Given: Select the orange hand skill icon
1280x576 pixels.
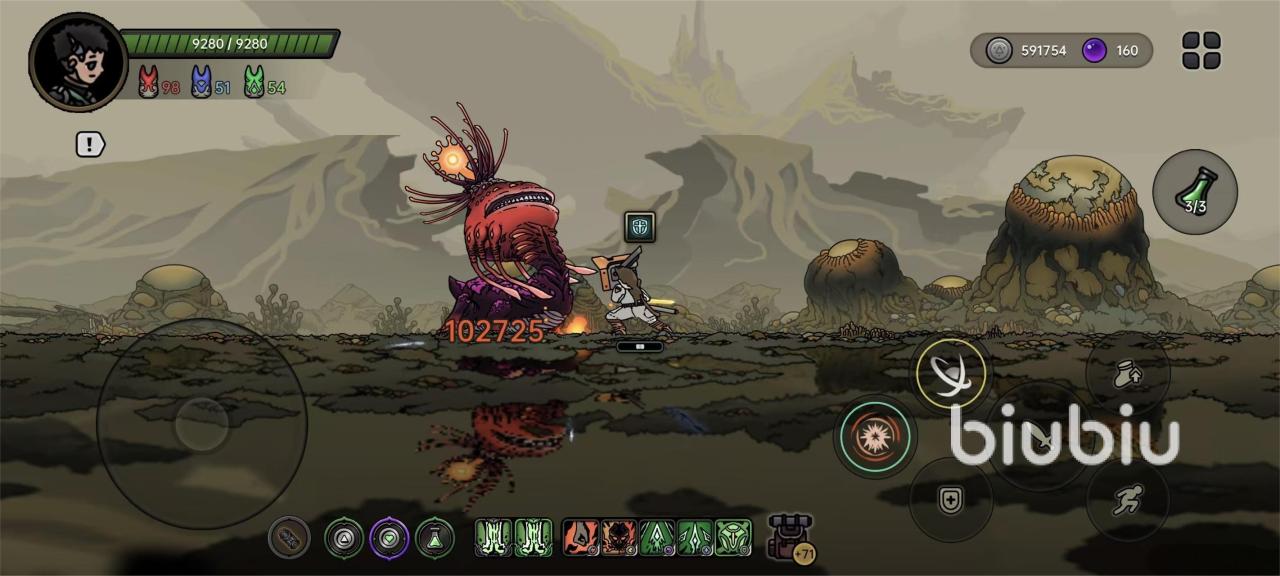Looking at the screenshot, I should point(581,538).
